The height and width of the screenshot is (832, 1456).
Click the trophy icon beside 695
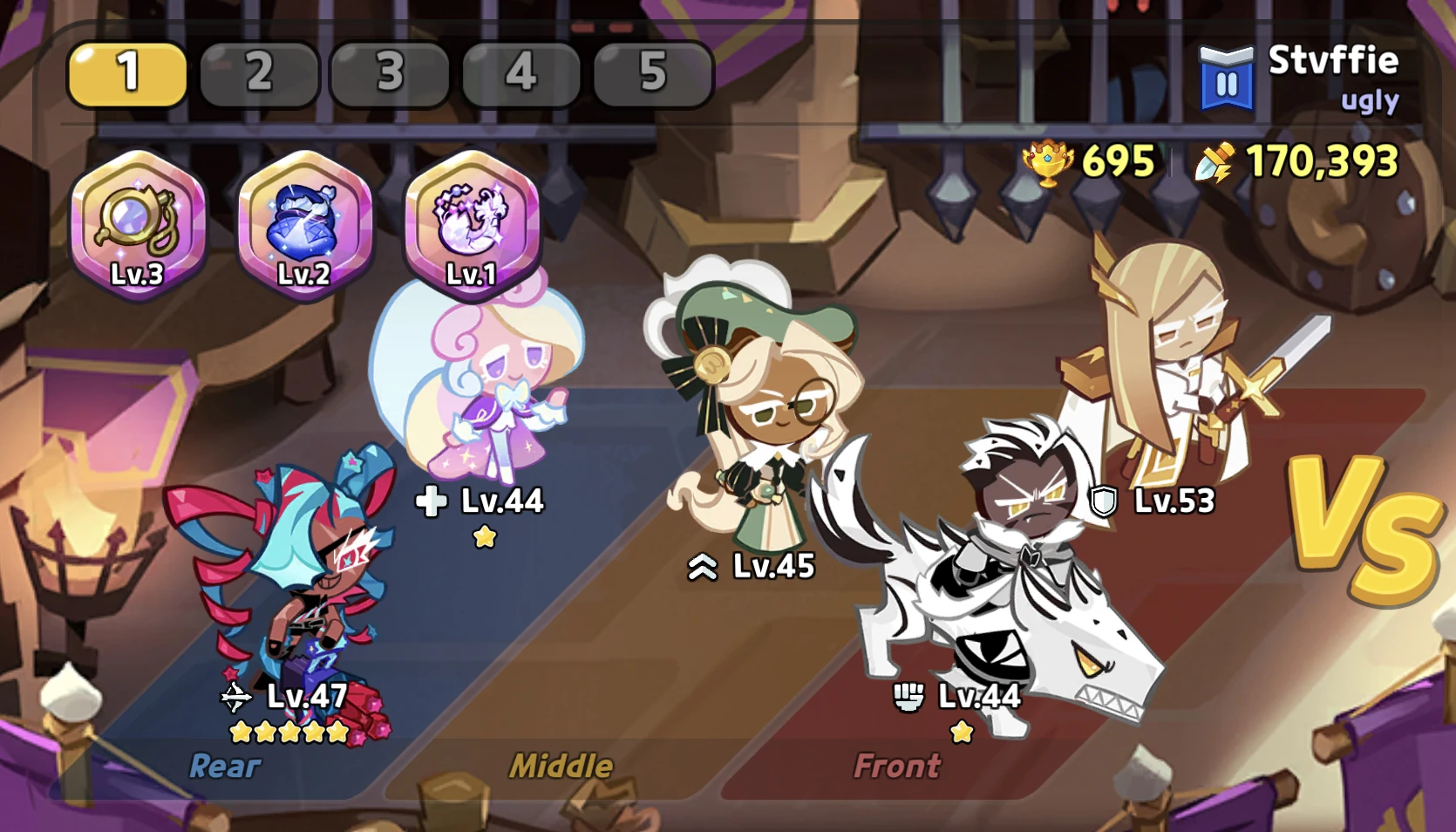tap(1045, 161)
